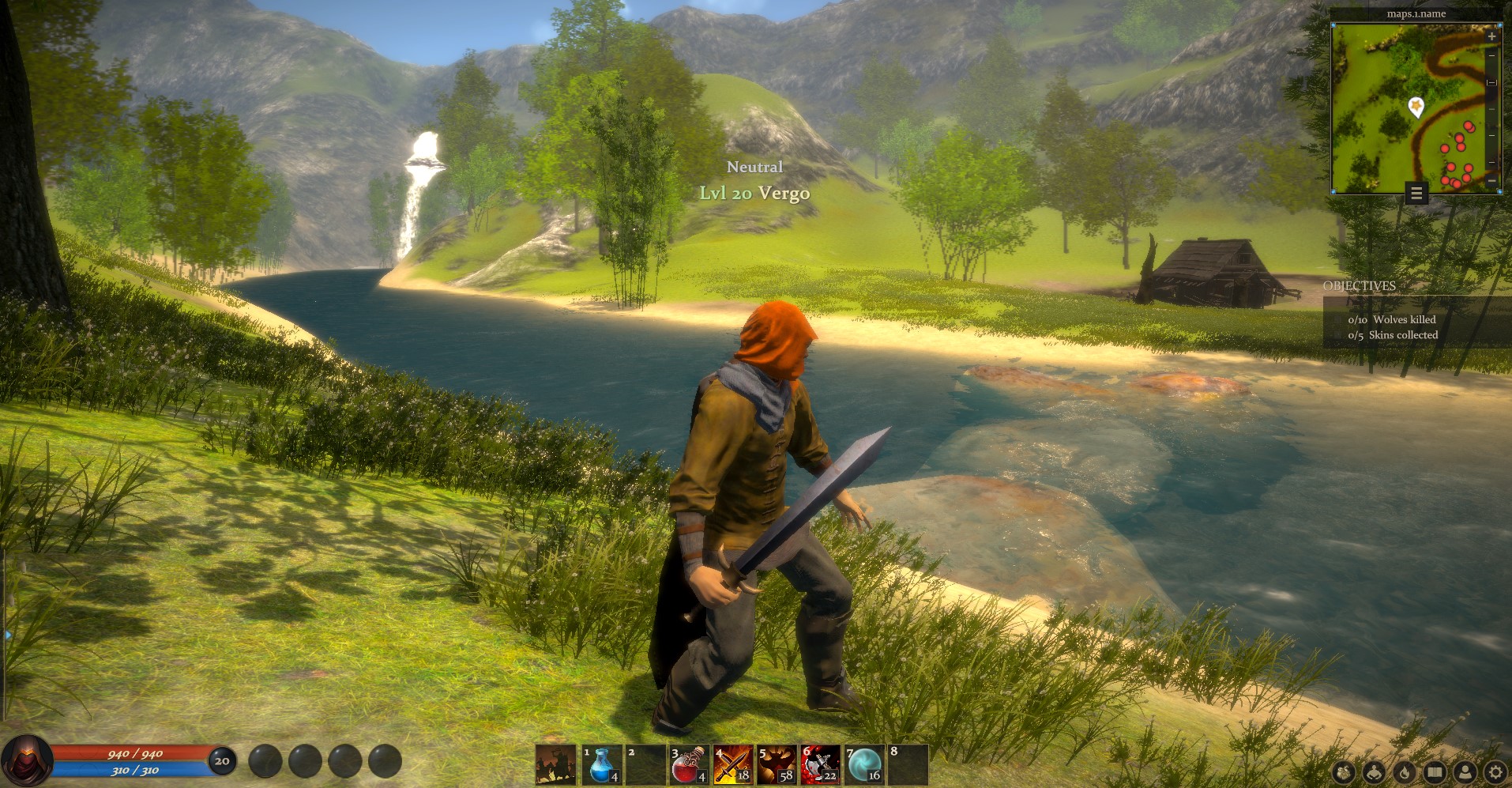This screenshot has width=1512, height=788.
Task: Open the minimap hamburger menu
Action: (1416, 193)
